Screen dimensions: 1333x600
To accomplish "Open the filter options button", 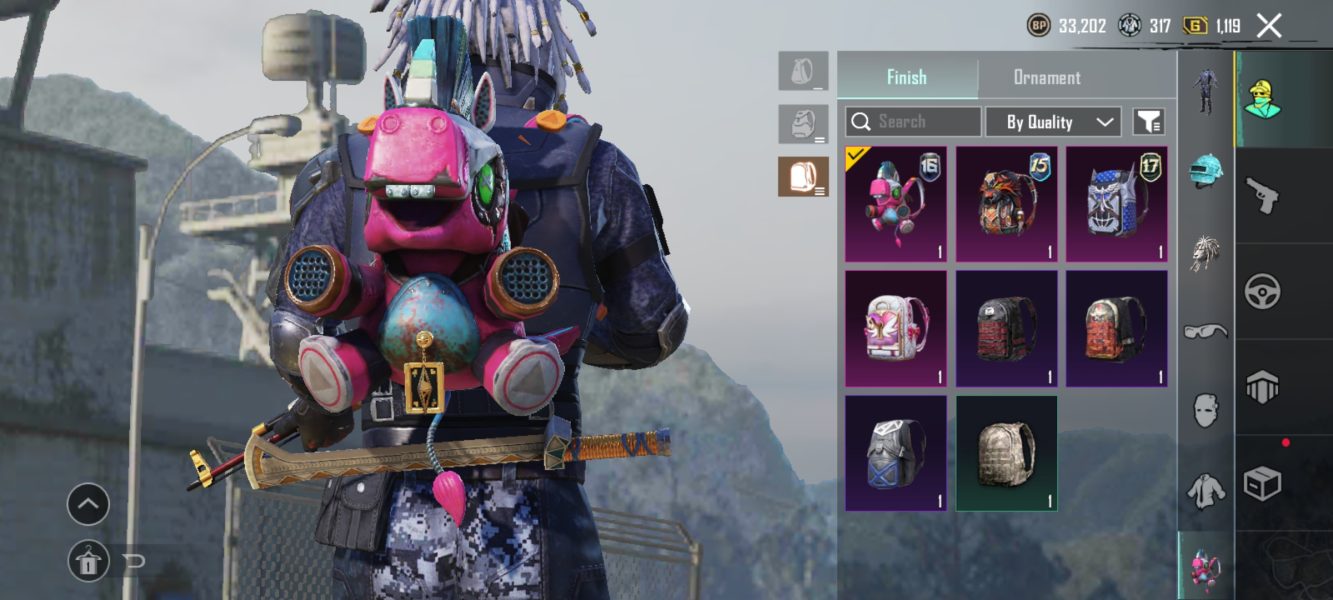I will (1149, 122).
